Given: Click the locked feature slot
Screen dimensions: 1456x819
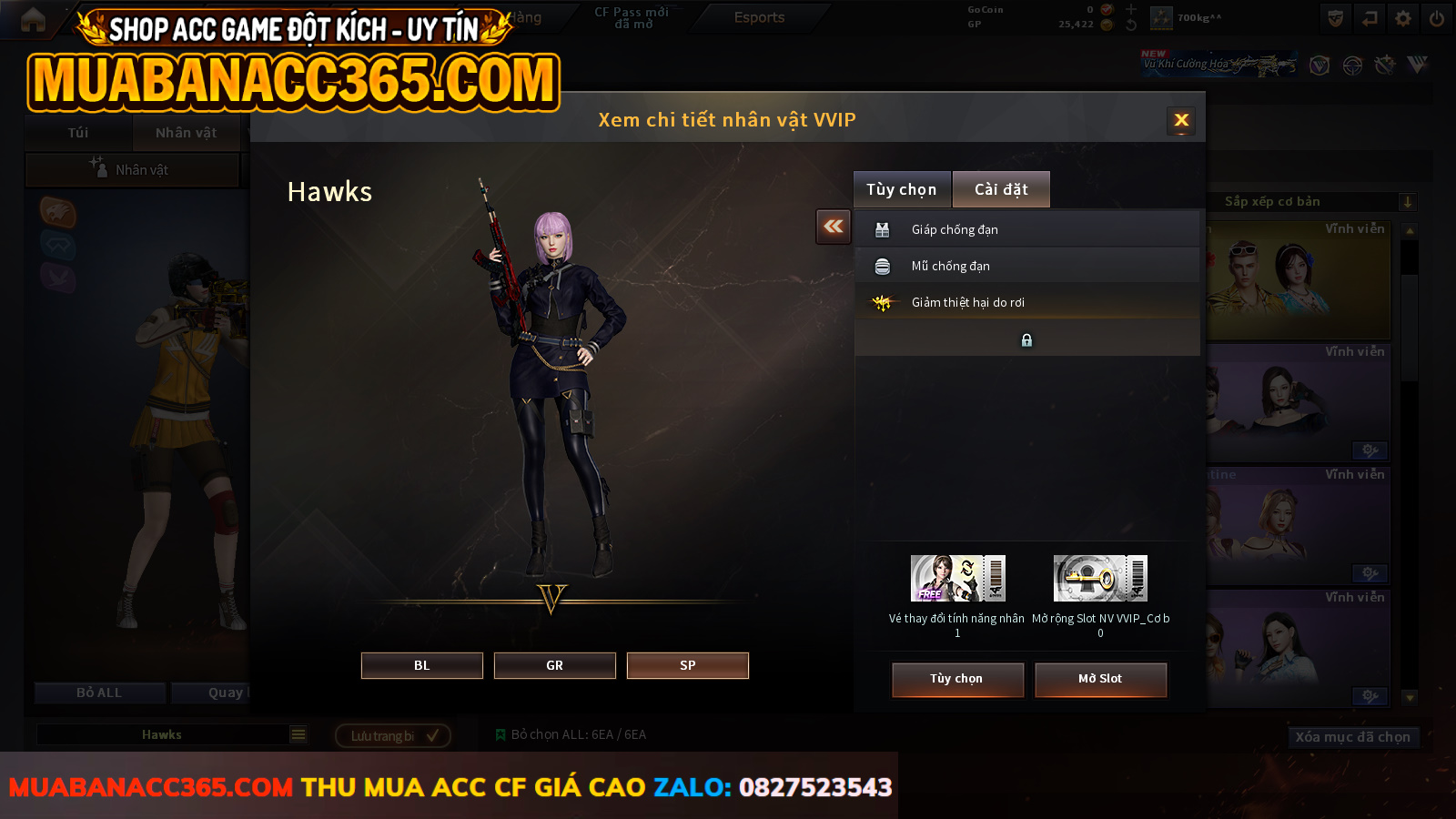Looking at the screenshot, I should coord(1026,339).
